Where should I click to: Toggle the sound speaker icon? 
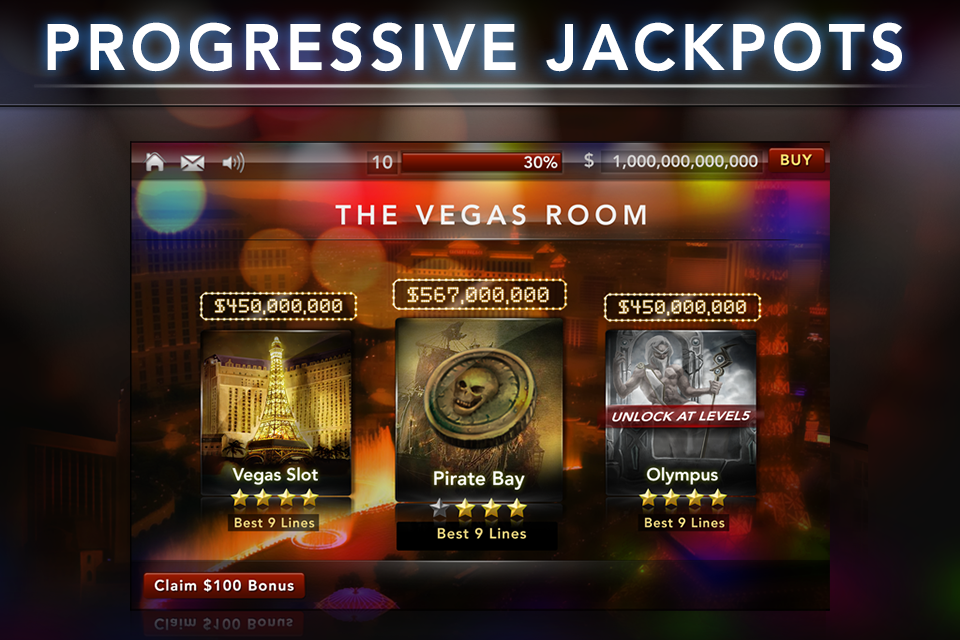click(x=233, y=162)
